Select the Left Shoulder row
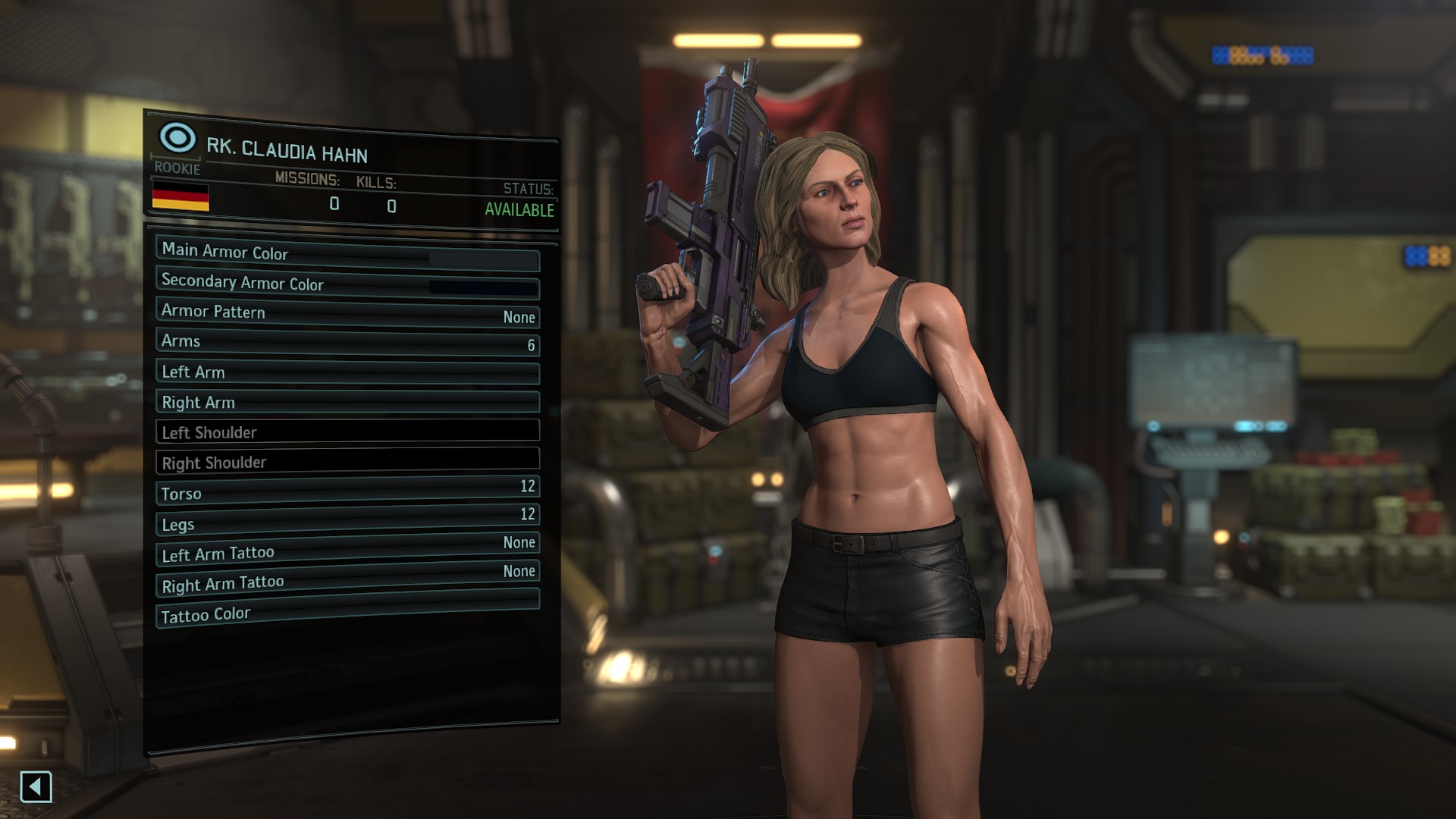The image size is (1456, 819). coord(347,431)
